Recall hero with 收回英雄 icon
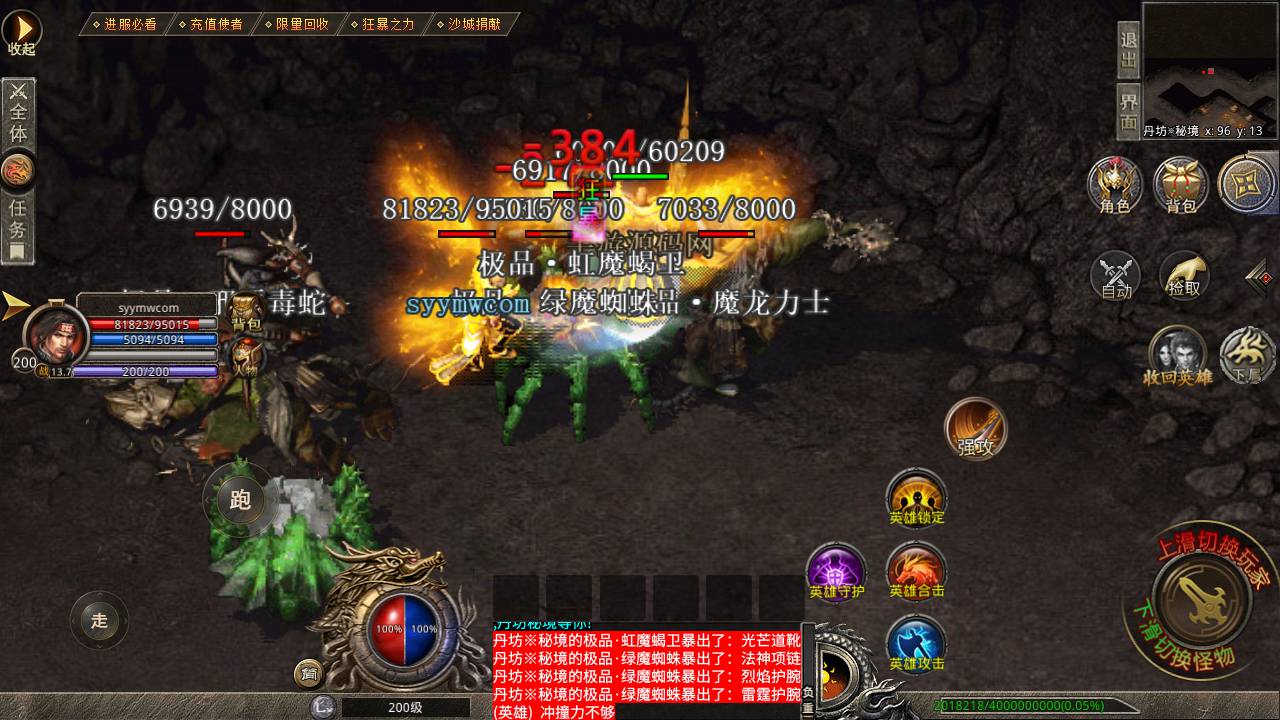 [x=1178, y=356]
